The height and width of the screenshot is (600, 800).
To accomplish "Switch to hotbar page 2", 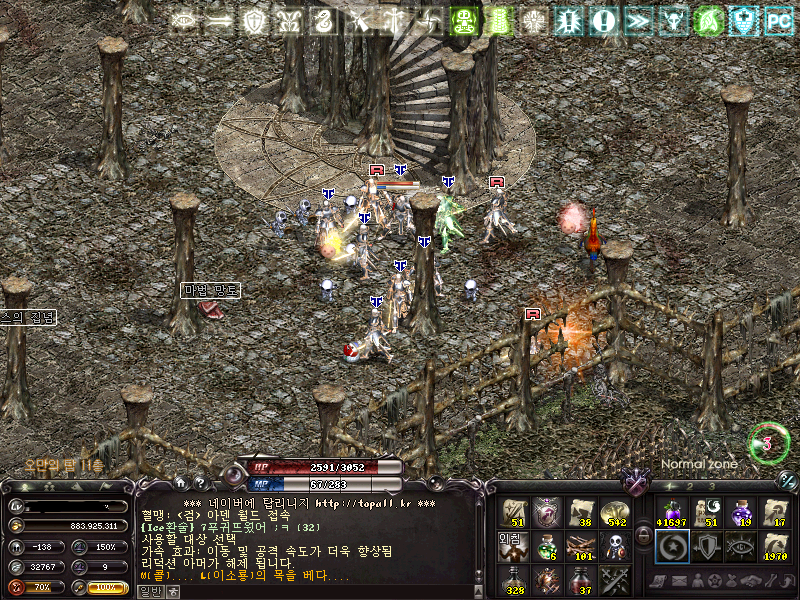I will click(692, 487).
